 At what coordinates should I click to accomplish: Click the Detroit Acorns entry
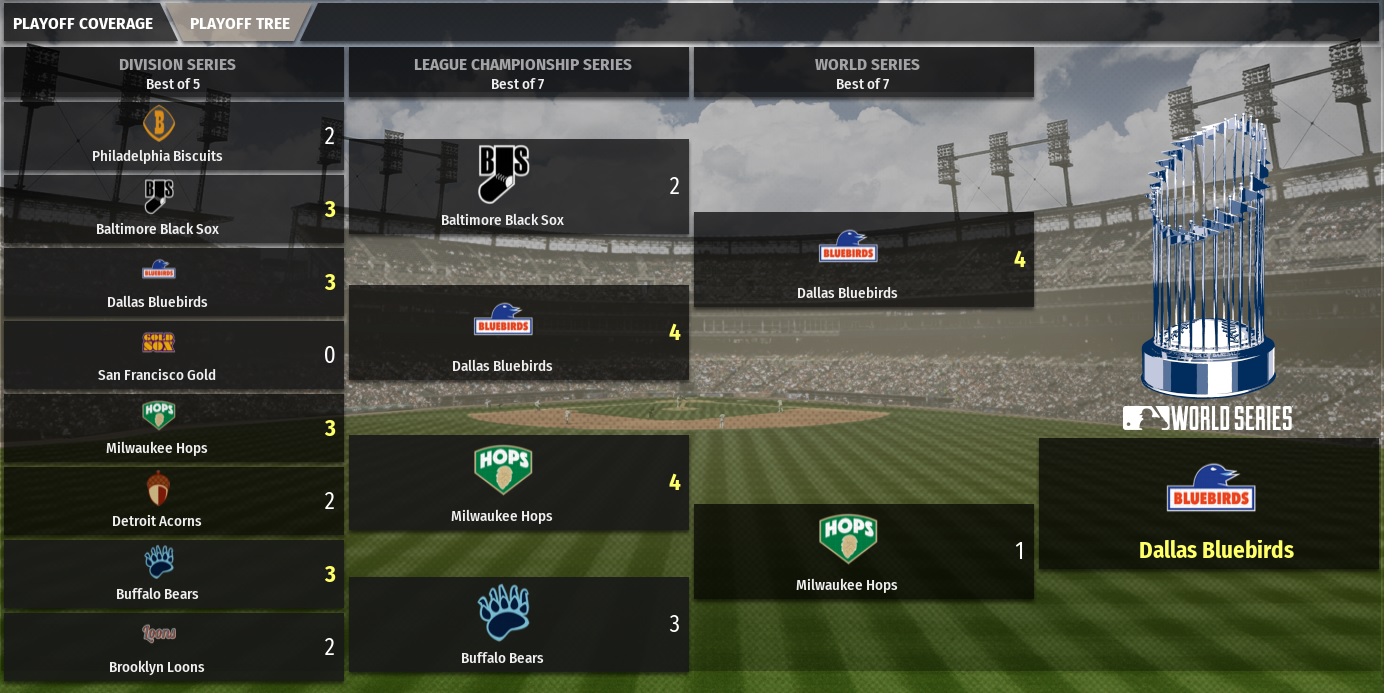pos(173,501)
